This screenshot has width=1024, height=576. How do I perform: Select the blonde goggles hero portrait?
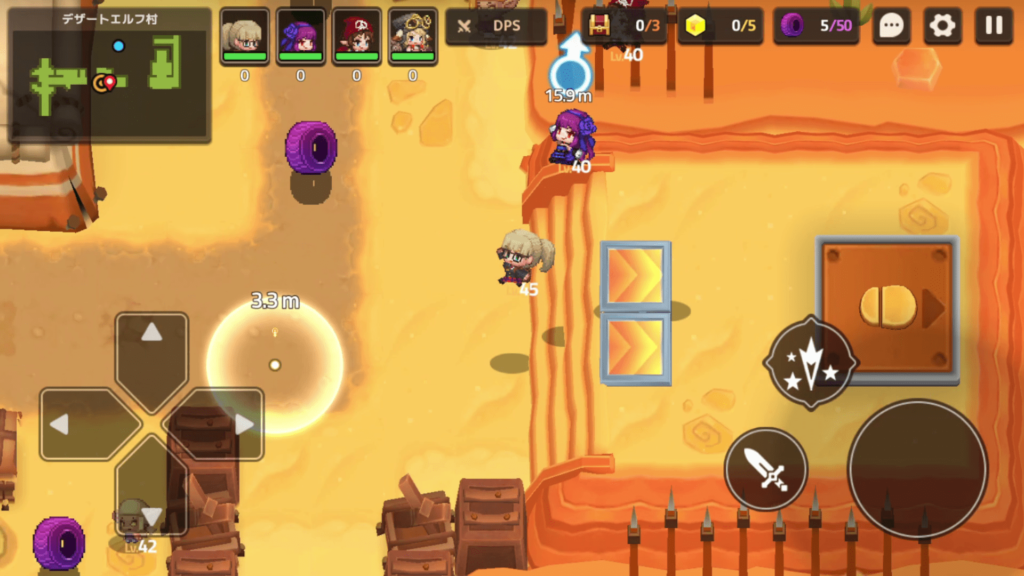[x=413, y=37]
